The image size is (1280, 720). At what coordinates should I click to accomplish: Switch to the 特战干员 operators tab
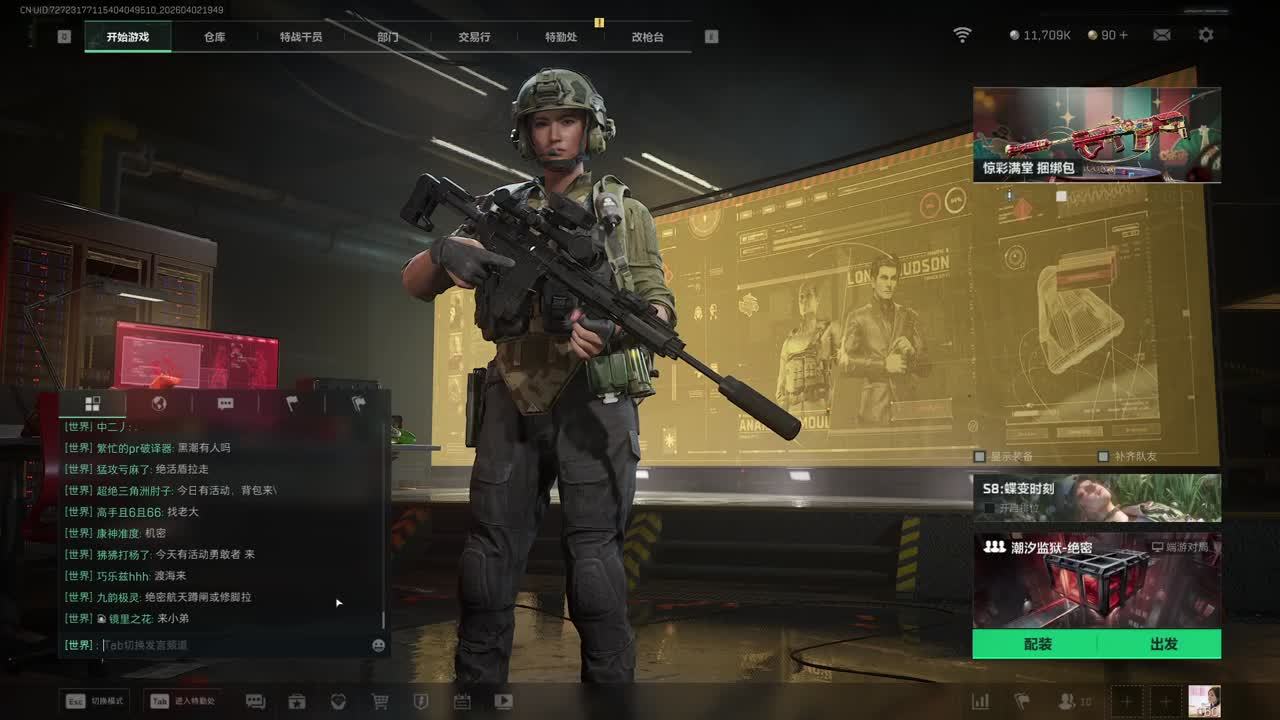301,37
